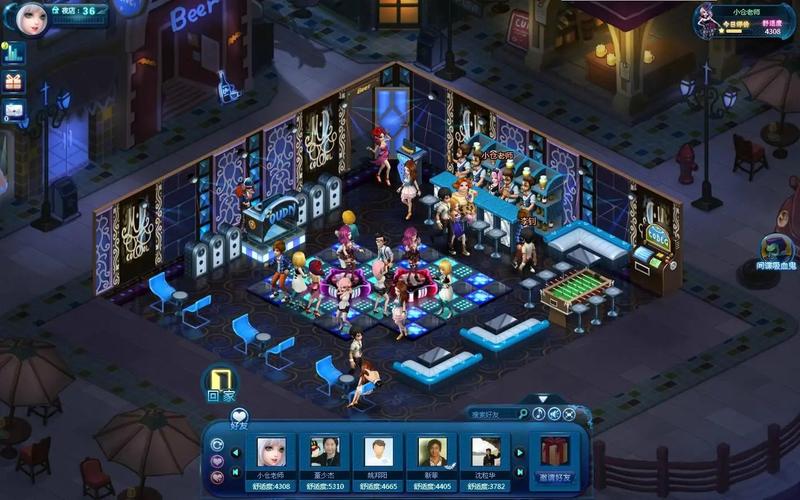Select friend 小仓老师 in the friends bar
Viewport: 800px width, 500px height.
click(x=272, y=453)
